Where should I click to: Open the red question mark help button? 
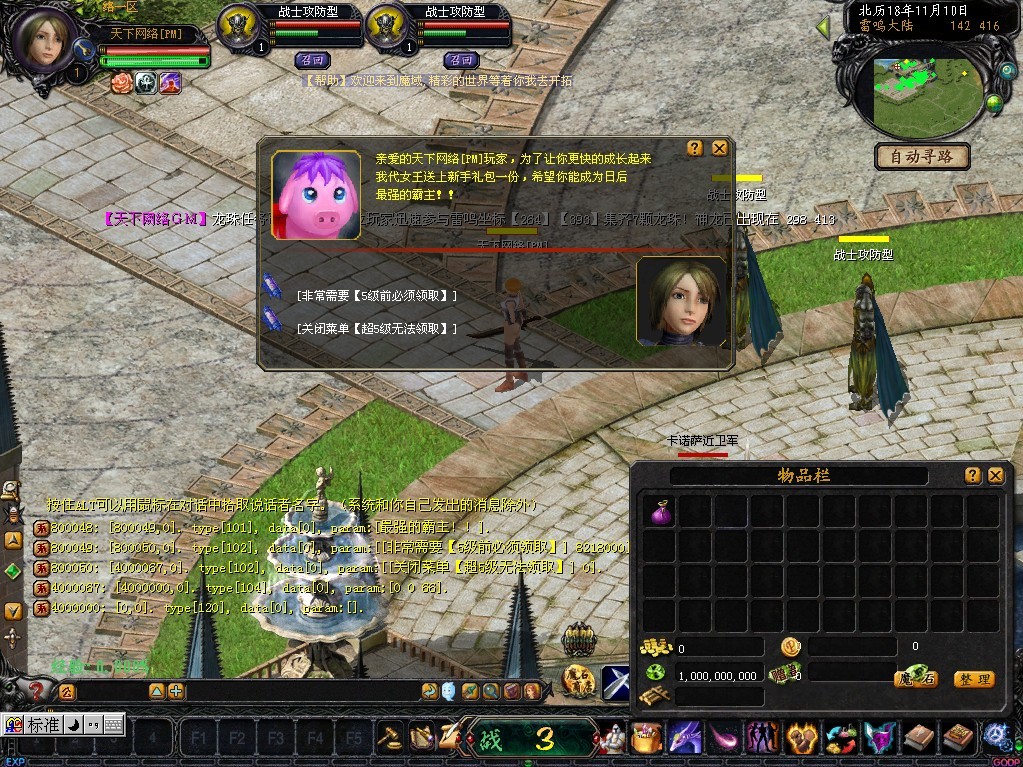point(37,690)
